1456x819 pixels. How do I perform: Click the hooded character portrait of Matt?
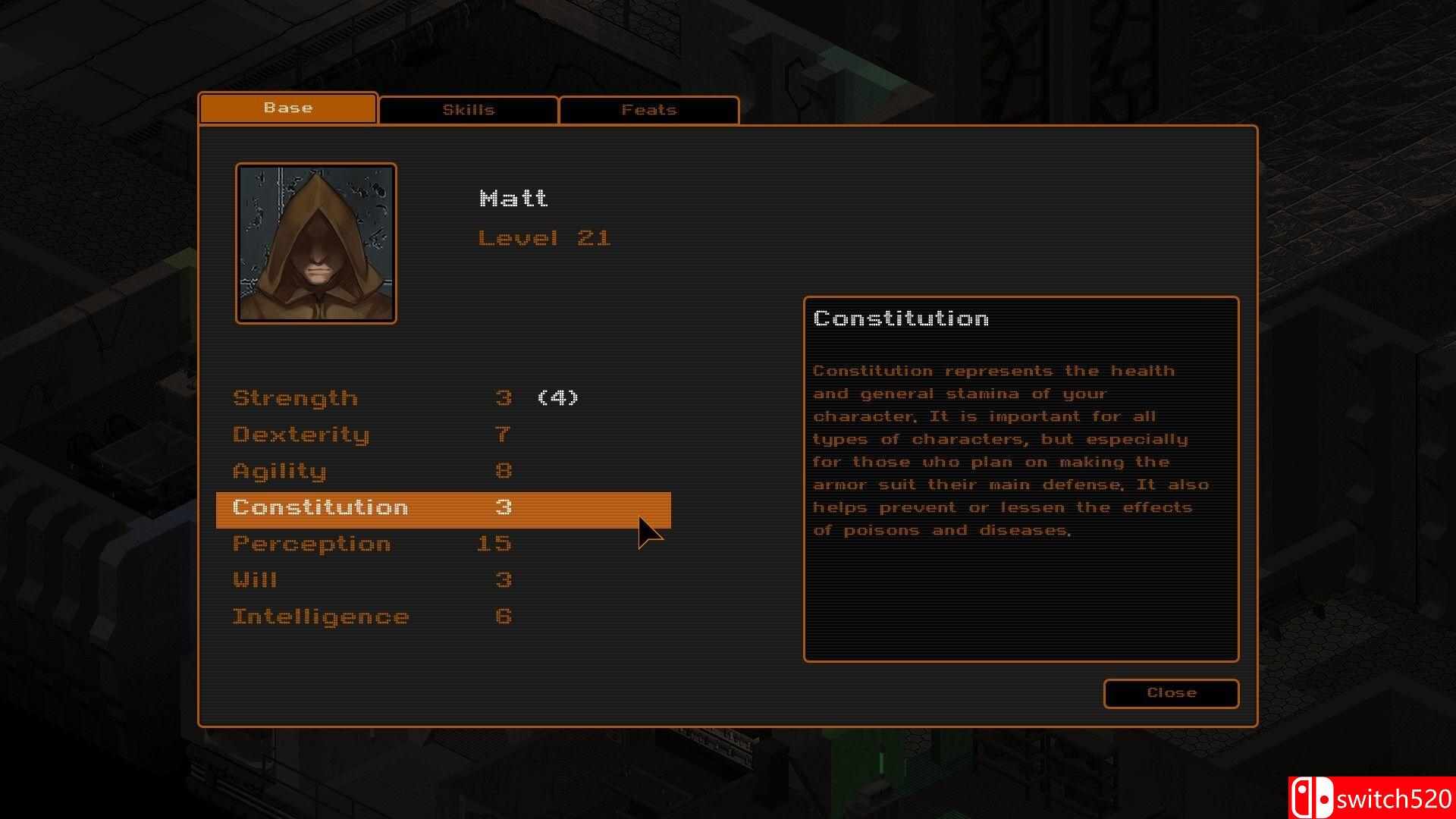(316, 242)
